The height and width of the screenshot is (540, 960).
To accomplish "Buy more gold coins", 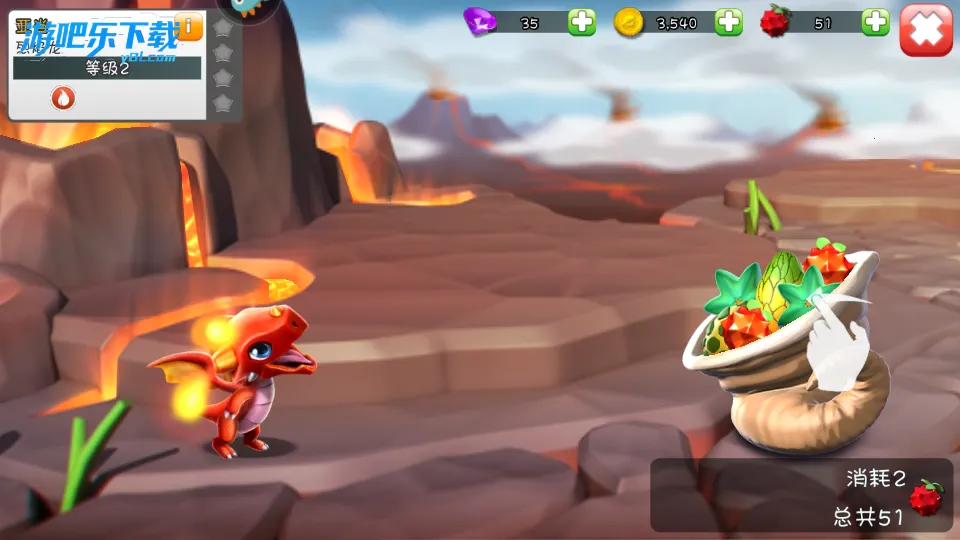I will click(729, 22).
